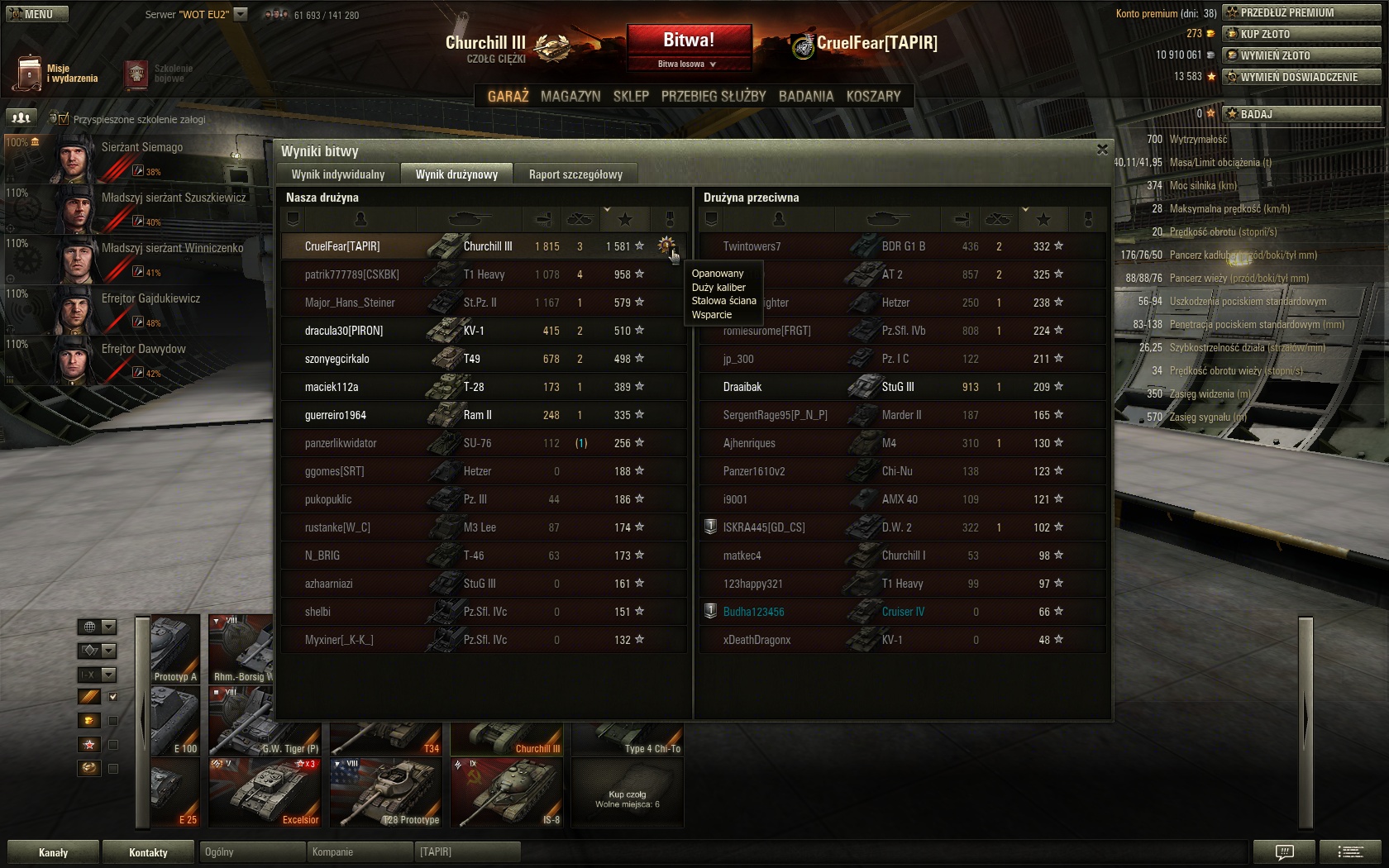View PRZEBIEG SŁUŻBY service record
Screen dimensions: 1389x868
tap(714, 96)
